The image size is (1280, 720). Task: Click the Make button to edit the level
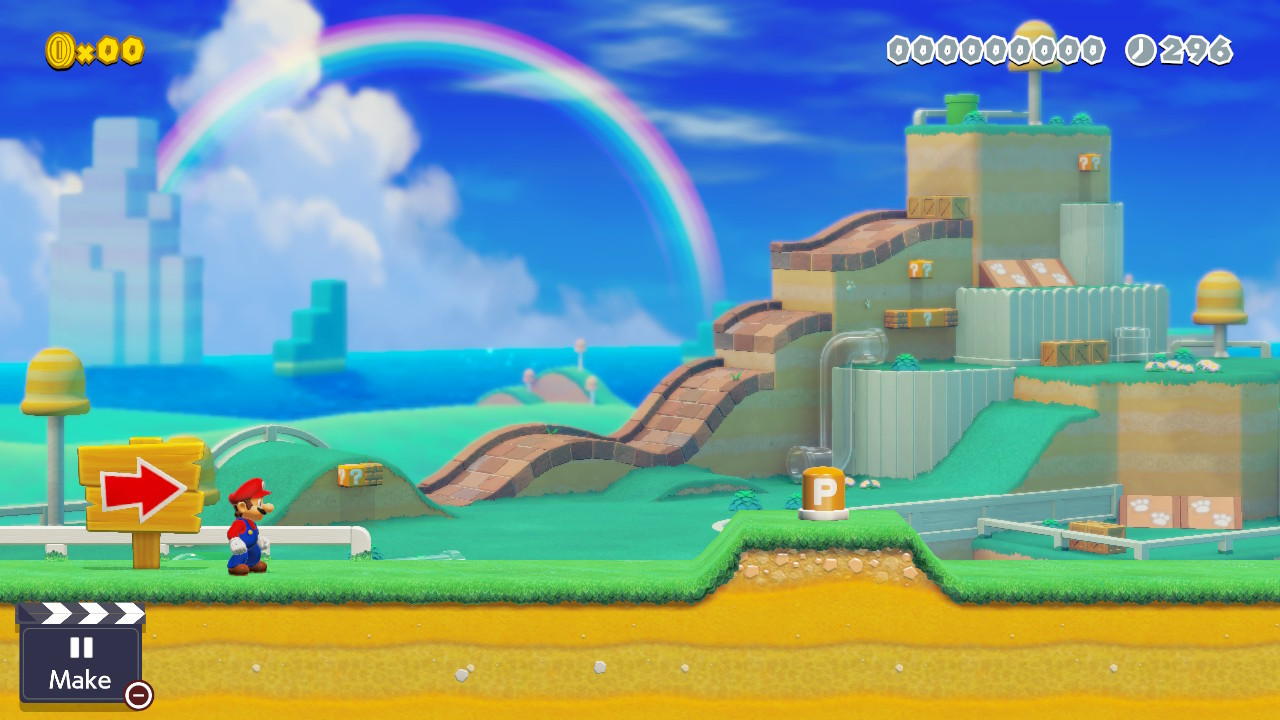coord(82,680)
